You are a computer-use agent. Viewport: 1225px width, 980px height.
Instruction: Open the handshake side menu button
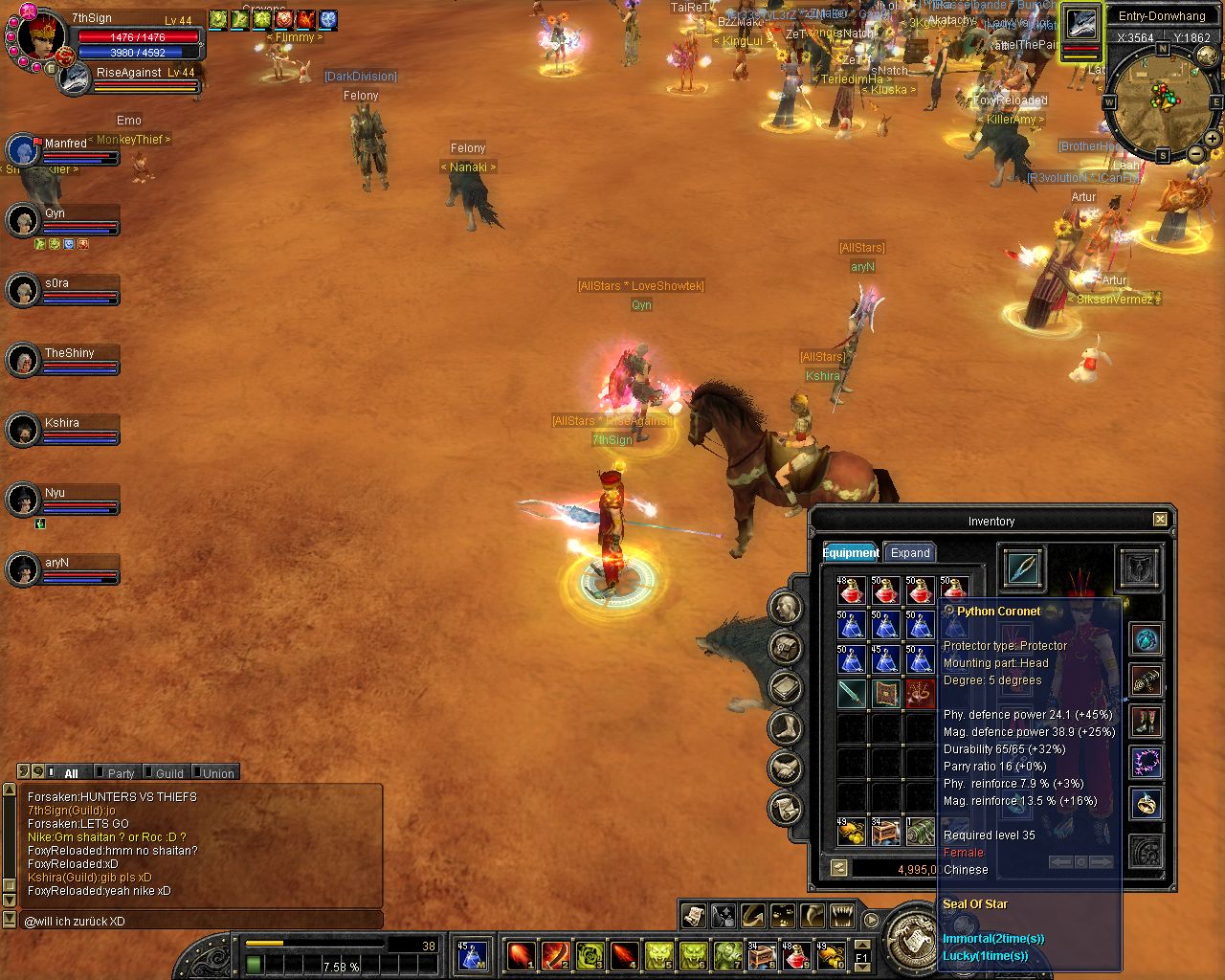(785, 768)
